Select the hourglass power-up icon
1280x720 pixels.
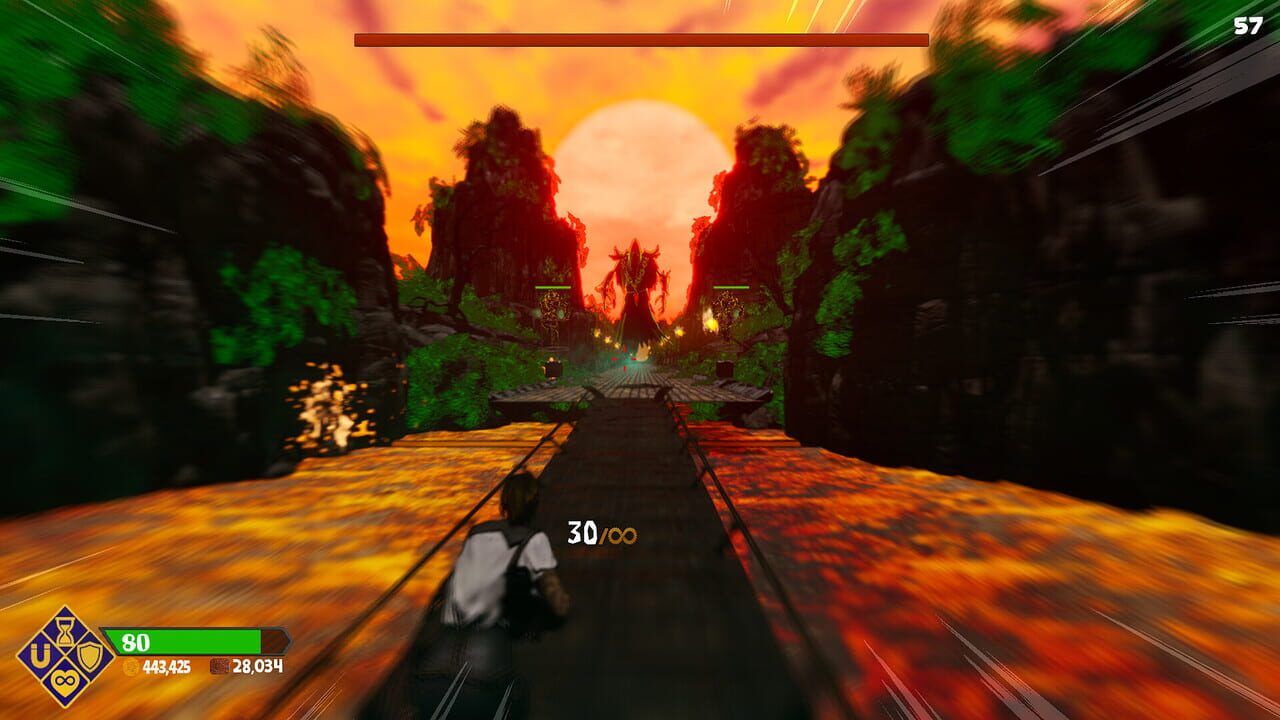(65, 632)
